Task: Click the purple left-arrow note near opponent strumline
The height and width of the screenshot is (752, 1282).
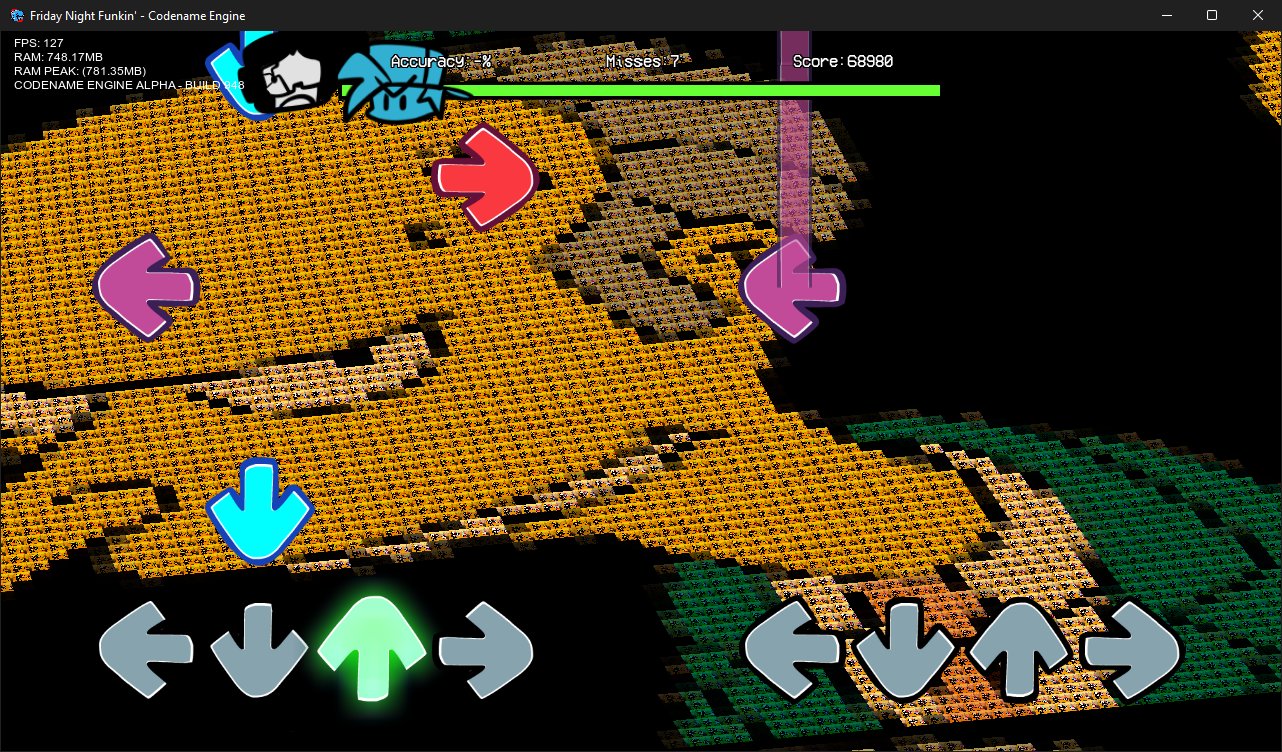Action: point(793,288)
